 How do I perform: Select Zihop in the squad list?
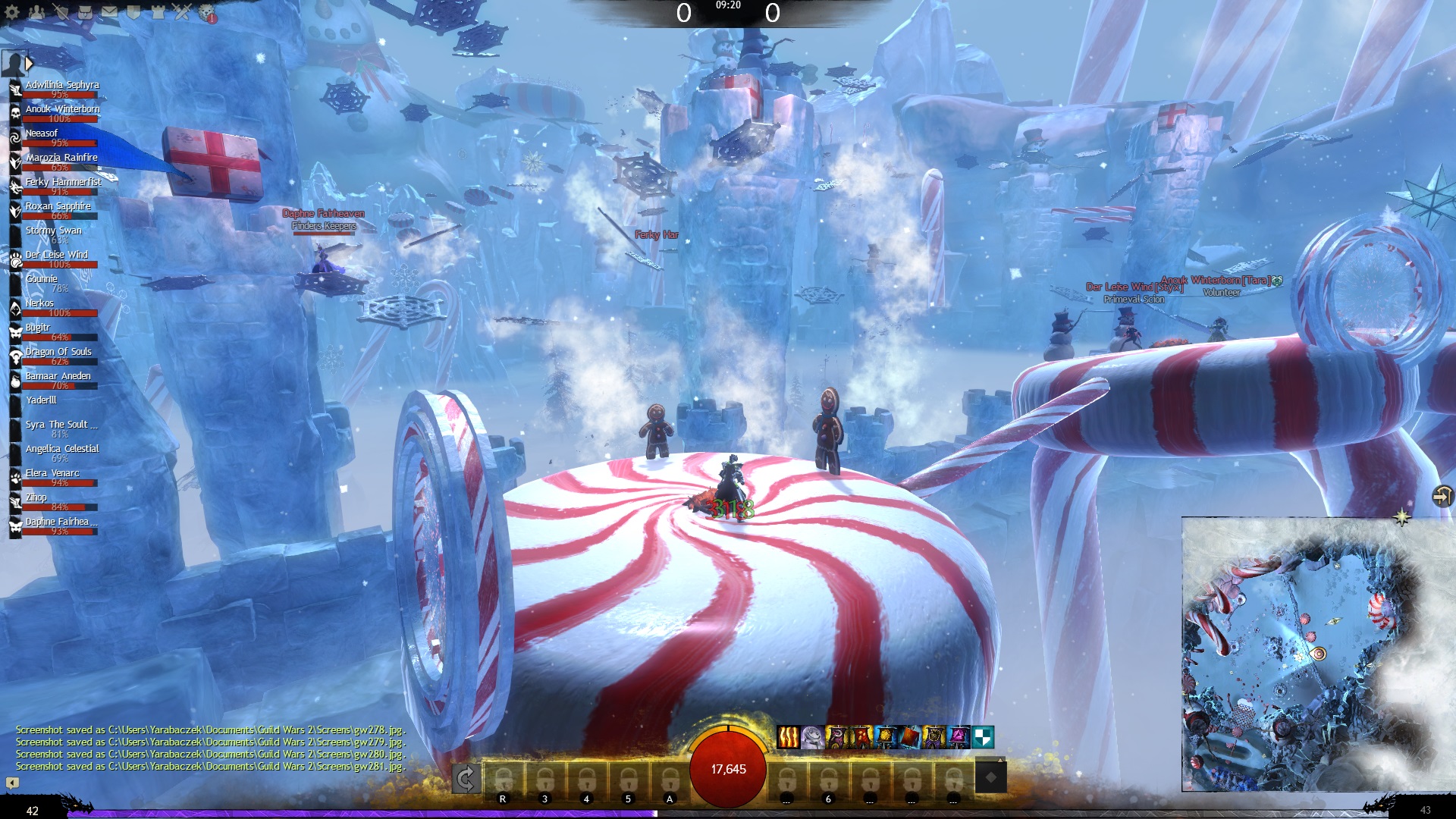[36, 497]
